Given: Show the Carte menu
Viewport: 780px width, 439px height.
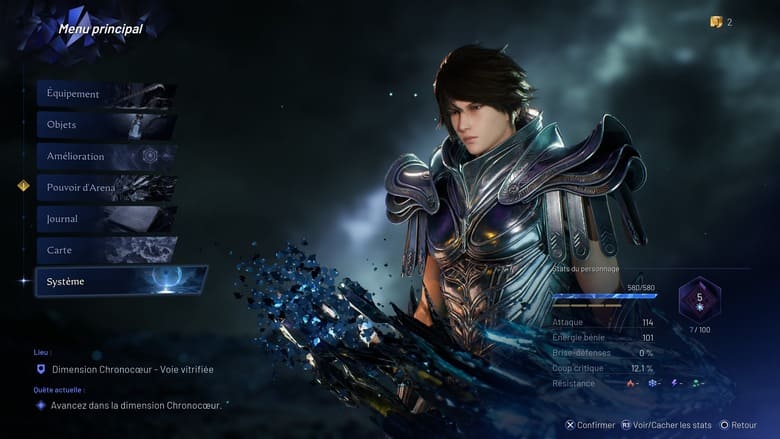Looking at the screenshot, I should pos(106,250).
